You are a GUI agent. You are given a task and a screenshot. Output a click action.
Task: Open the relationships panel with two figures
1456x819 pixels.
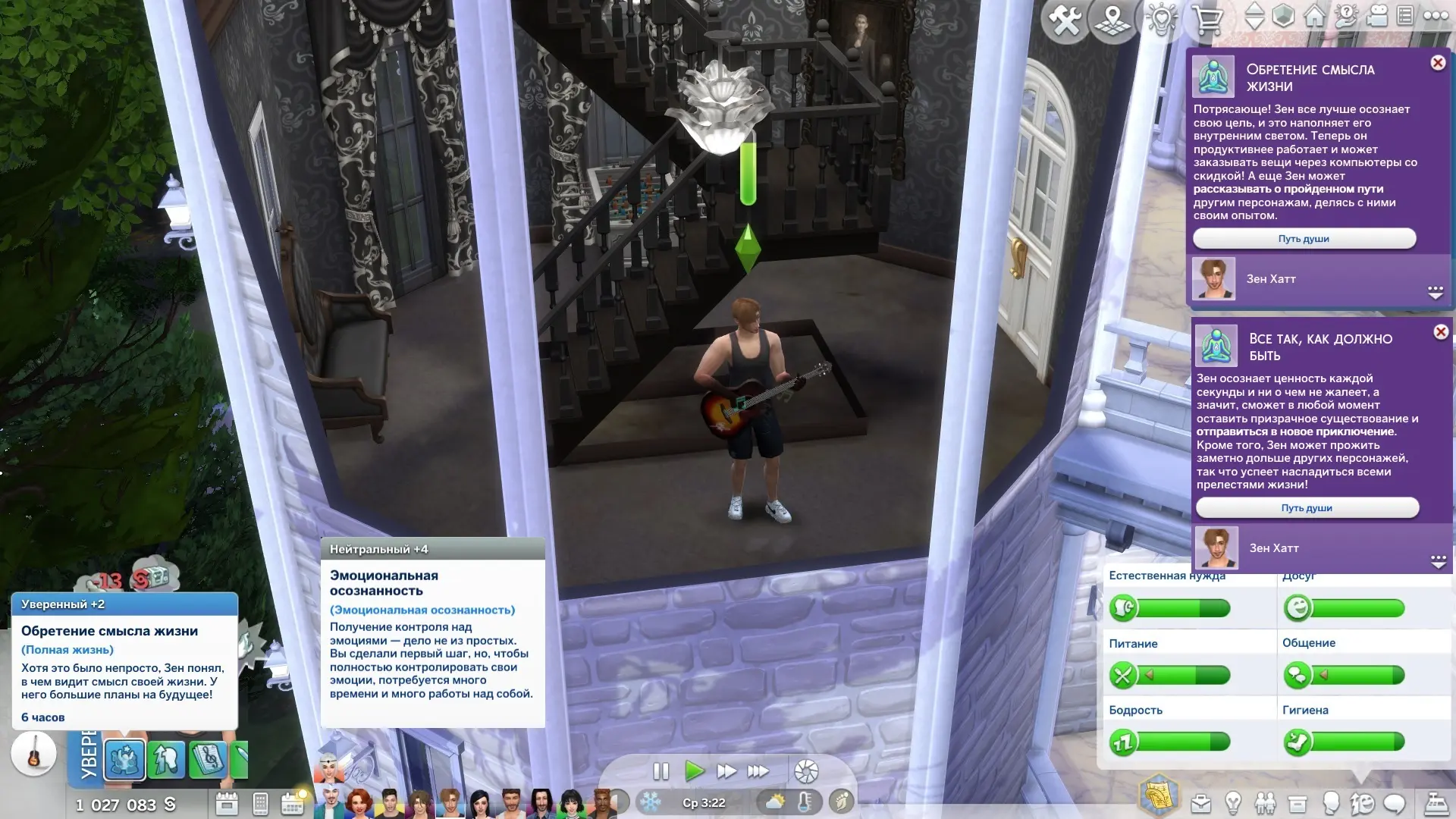[1265, 803]
